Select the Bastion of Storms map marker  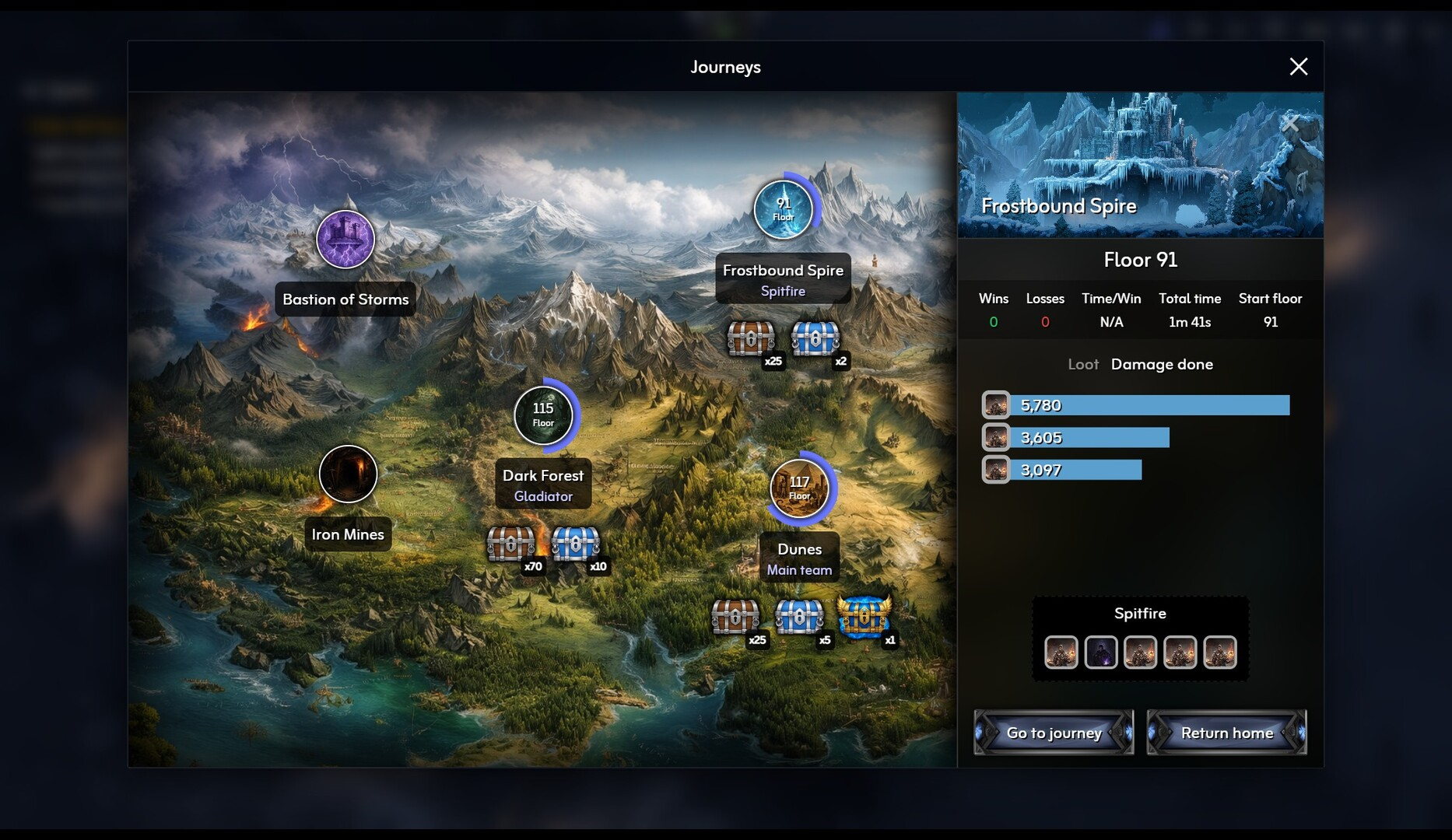(345, 240)
